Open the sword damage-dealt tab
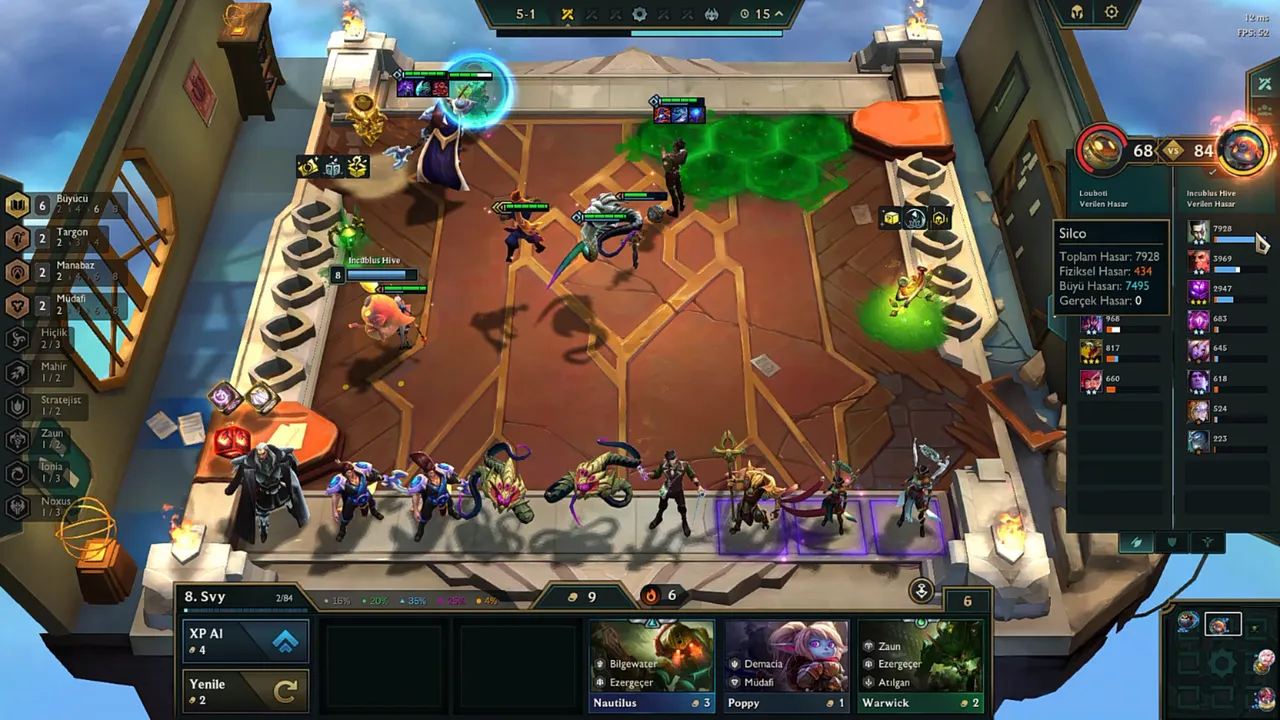 pos(1136,543)
